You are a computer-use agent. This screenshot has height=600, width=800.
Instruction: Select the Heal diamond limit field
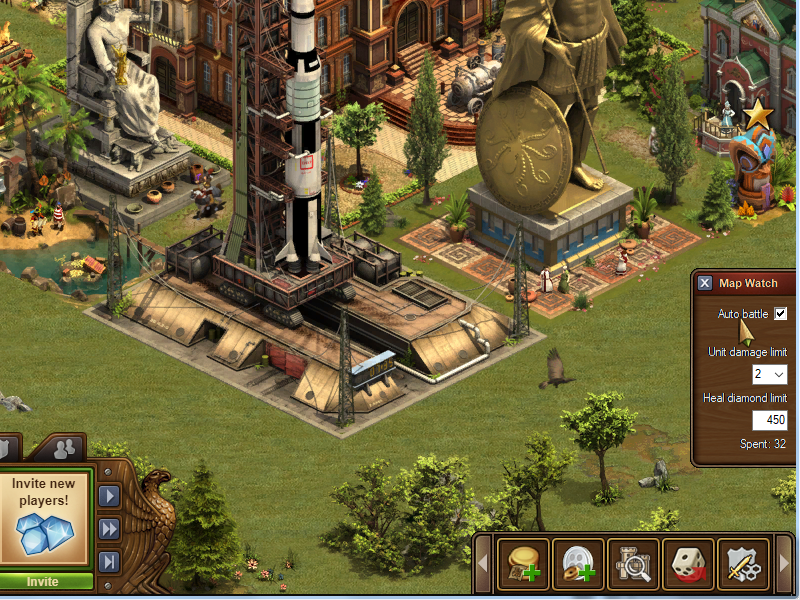click(x=769, y=420)
